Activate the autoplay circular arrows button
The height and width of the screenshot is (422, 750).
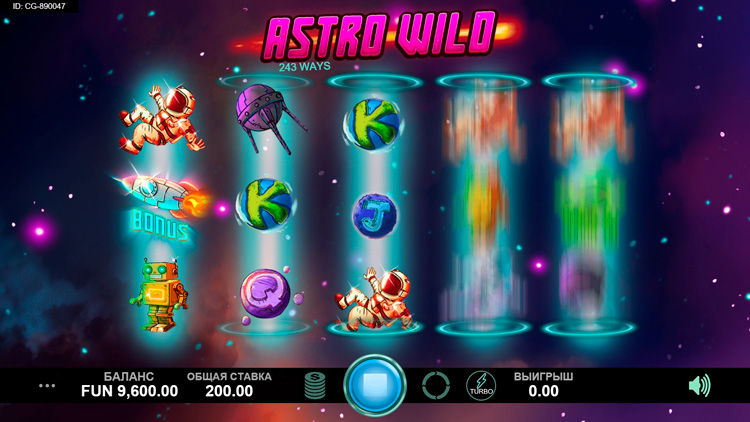coord(436,385)
